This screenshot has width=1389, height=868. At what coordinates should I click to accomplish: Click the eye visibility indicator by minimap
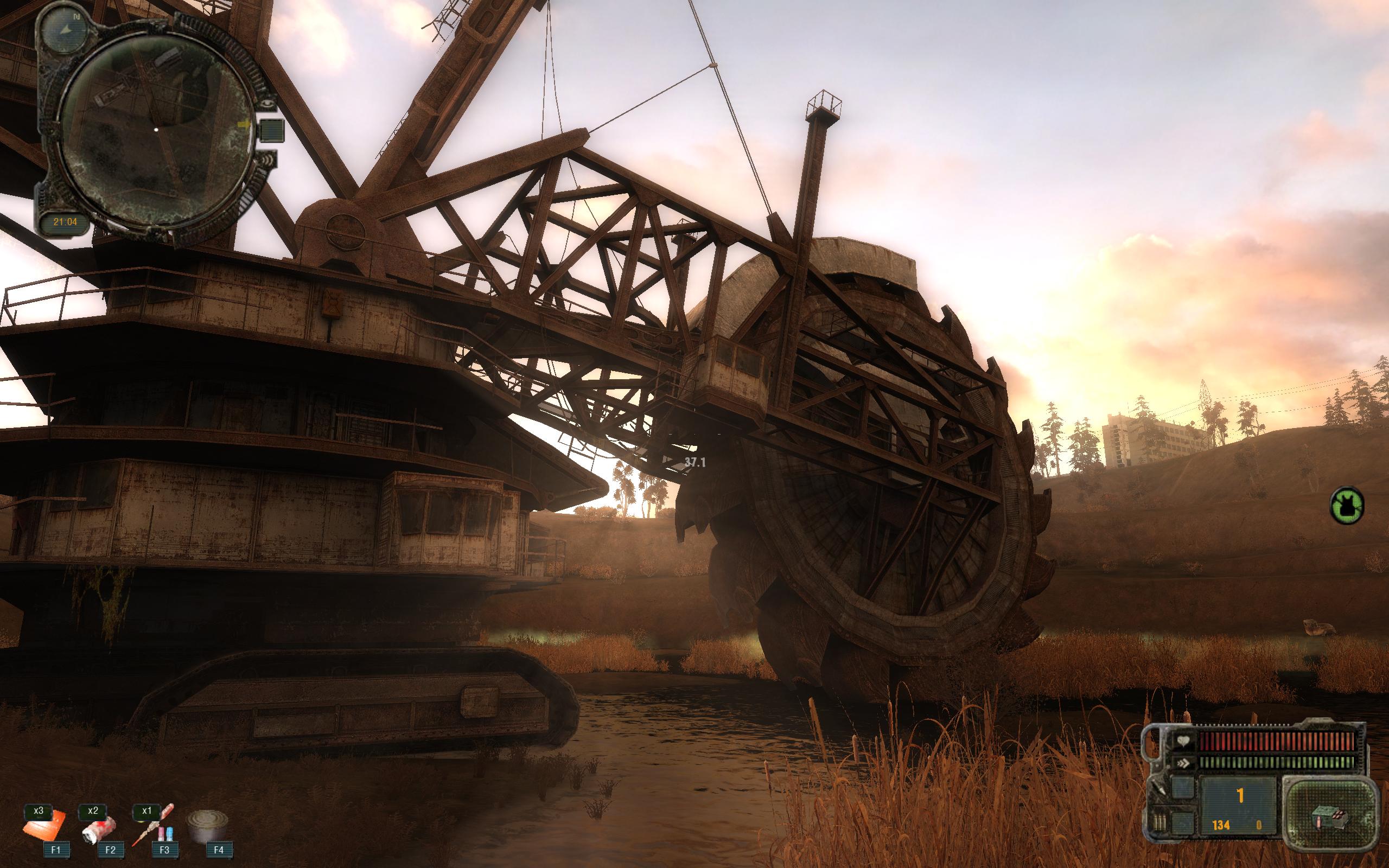pyautogui.click(x=266, y=104)
